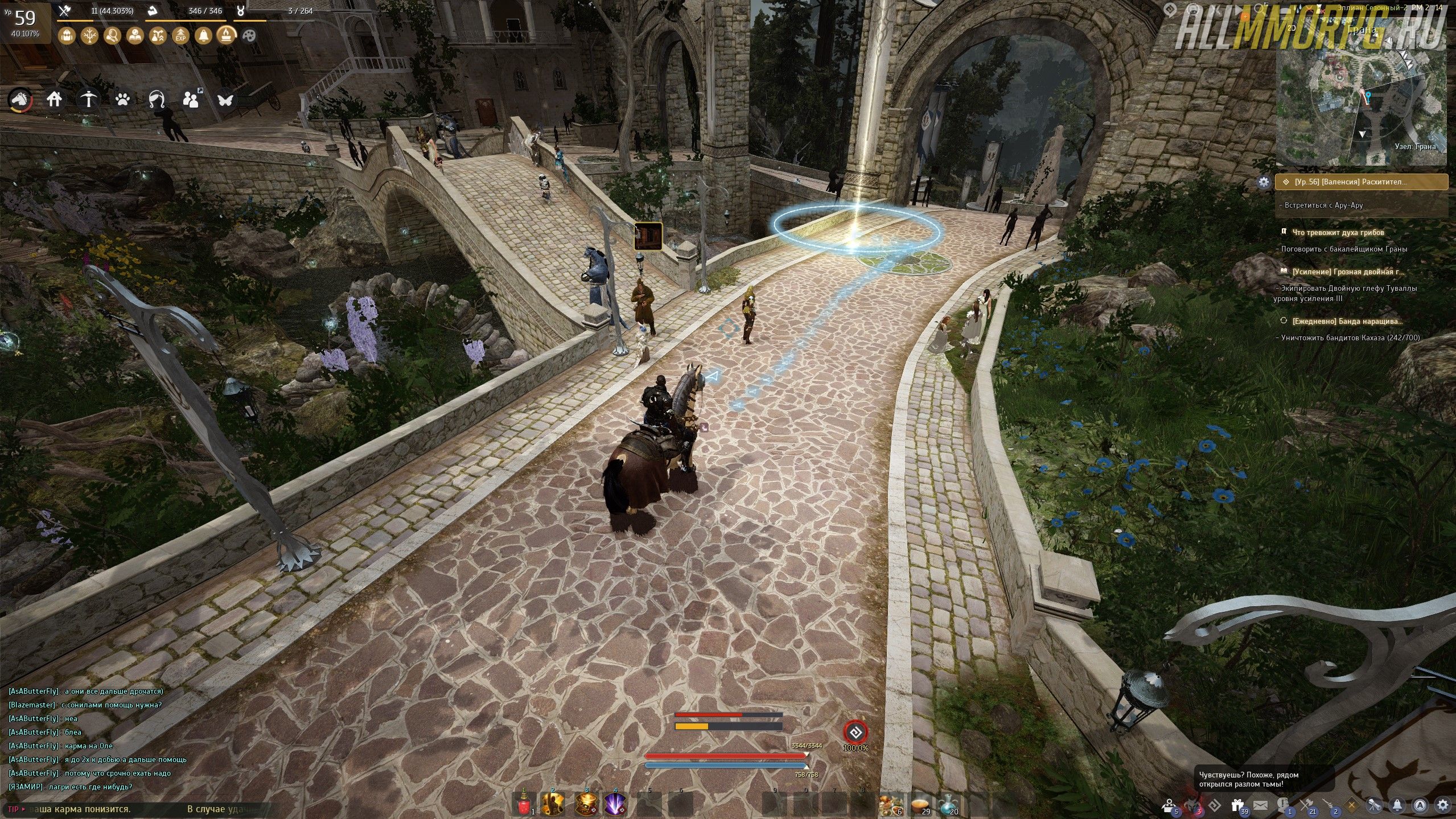Select the Valencia level 56 quest entry

pyautogui.click(x=1362, y=182)
